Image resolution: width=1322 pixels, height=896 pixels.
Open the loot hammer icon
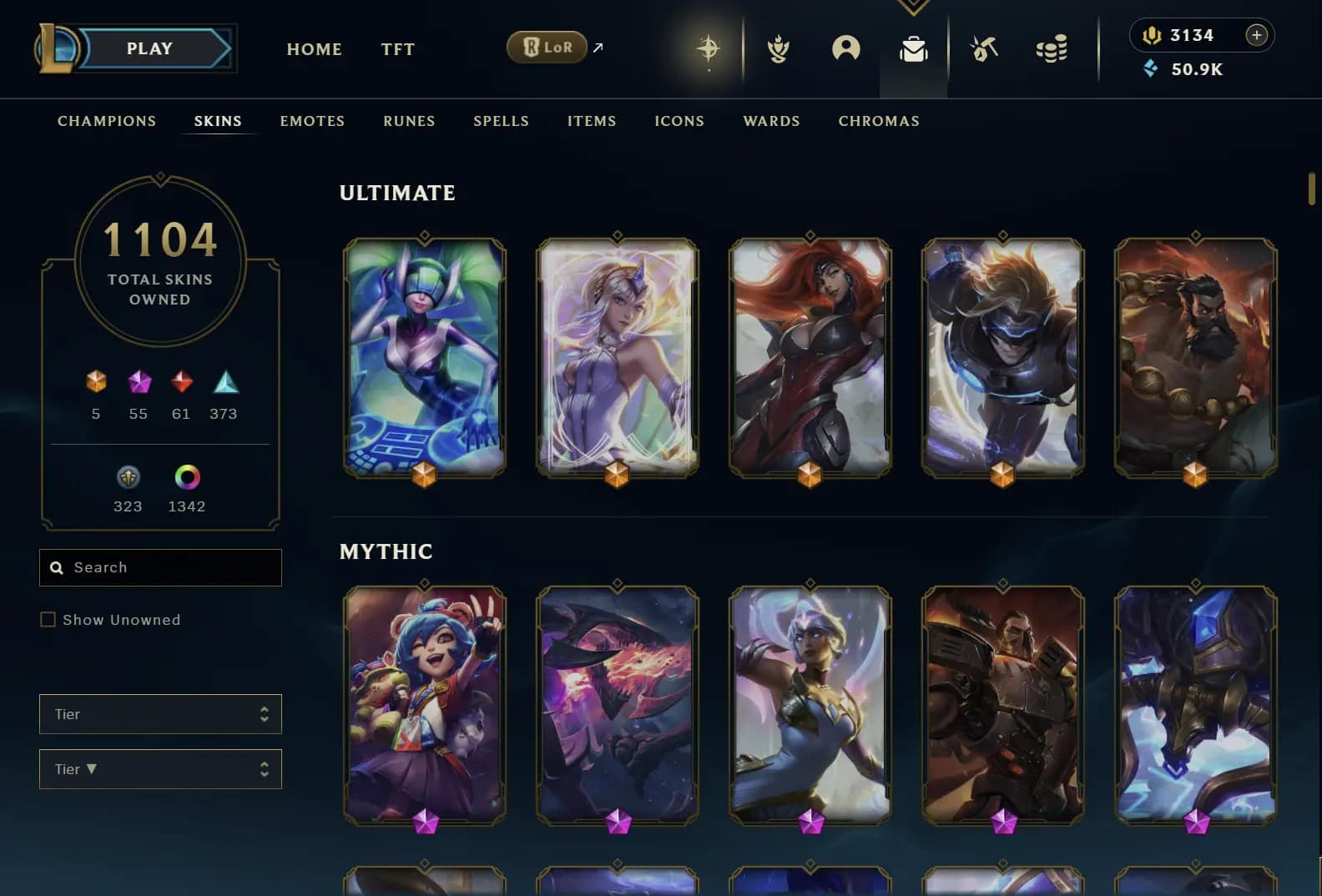click(x=984, y=49)
